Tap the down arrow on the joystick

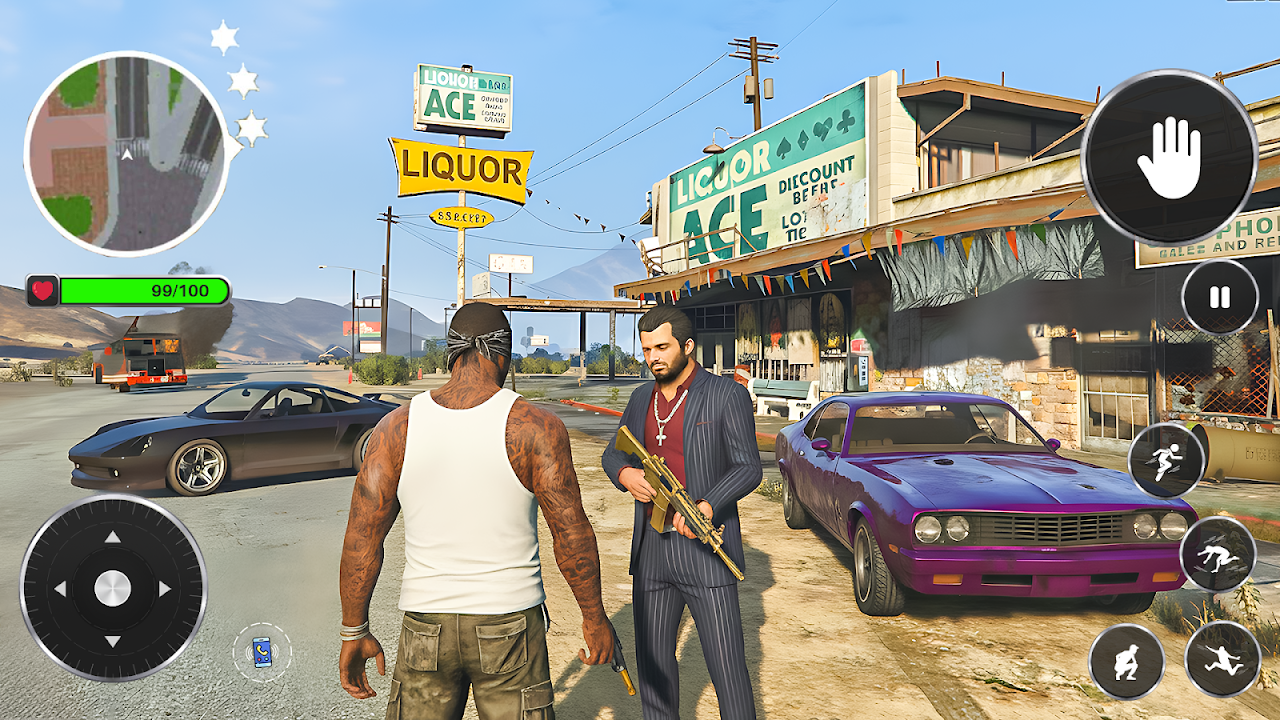point(113,641)
